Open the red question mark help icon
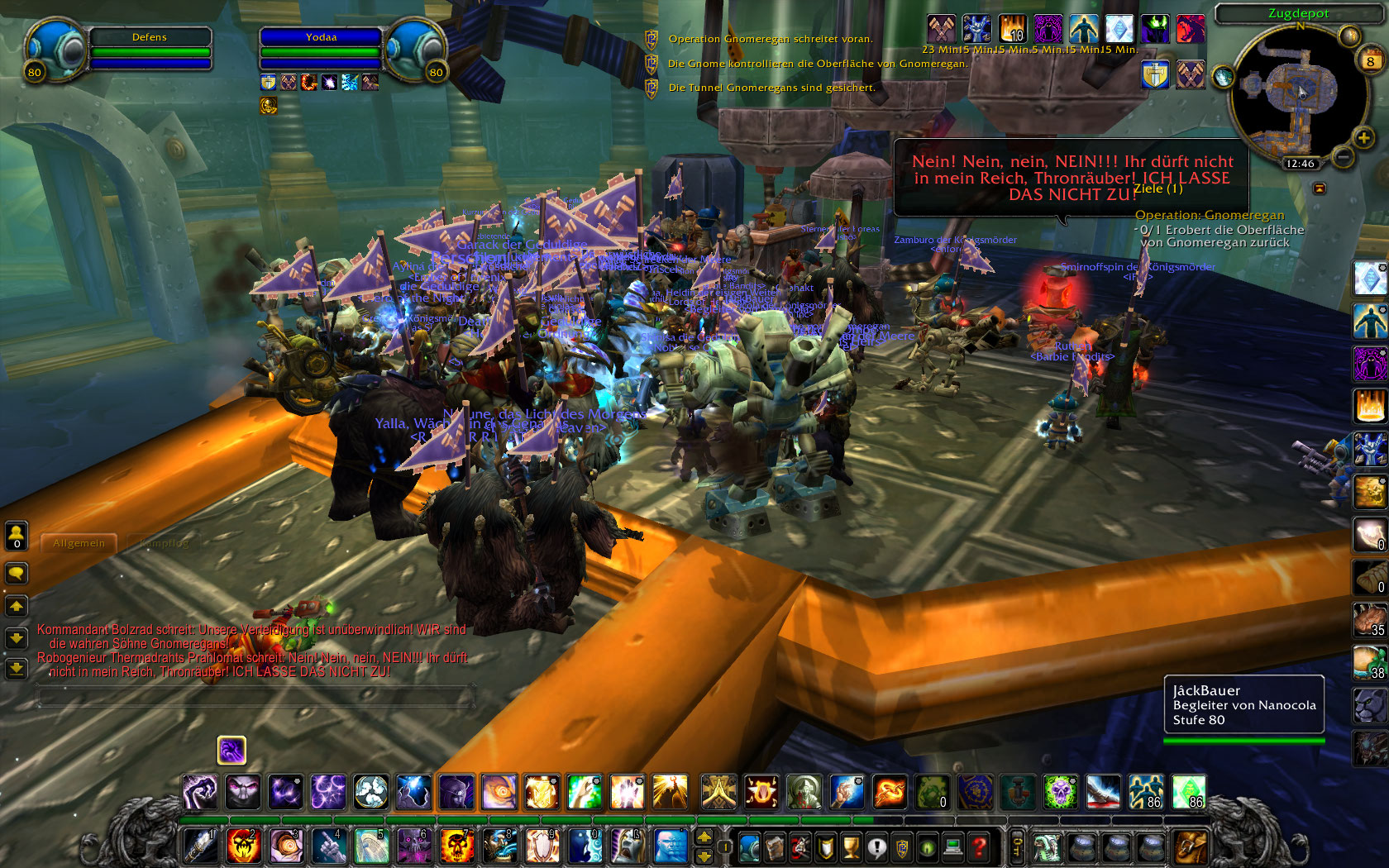 (979, 847)
